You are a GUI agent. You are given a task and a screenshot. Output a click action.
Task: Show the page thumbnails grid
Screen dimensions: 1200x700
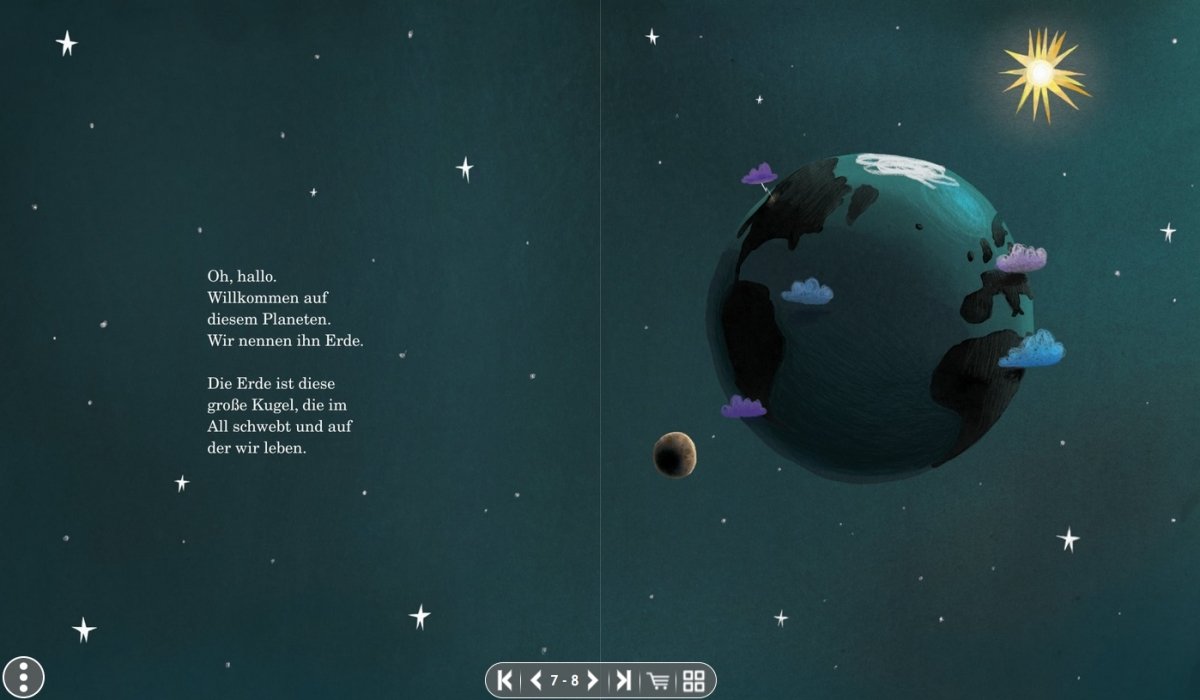pos(693,681)
